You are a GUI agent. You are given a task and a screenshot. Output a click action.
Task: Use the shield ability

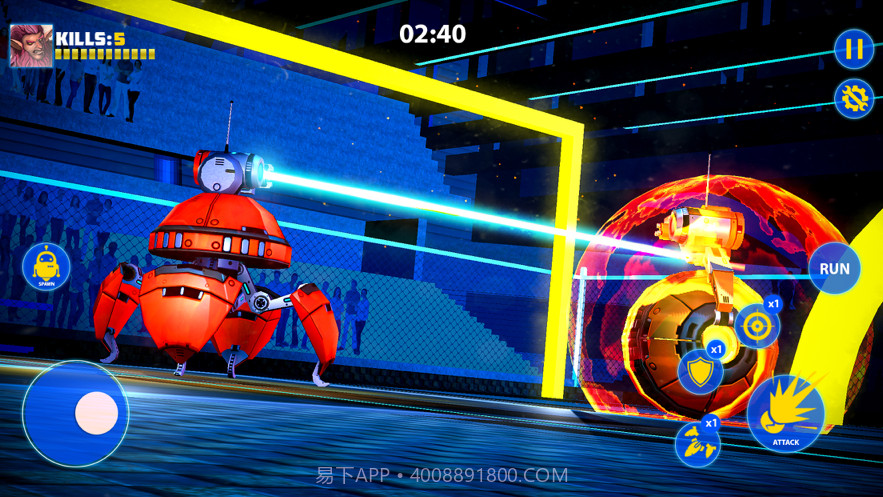[699, 373]
